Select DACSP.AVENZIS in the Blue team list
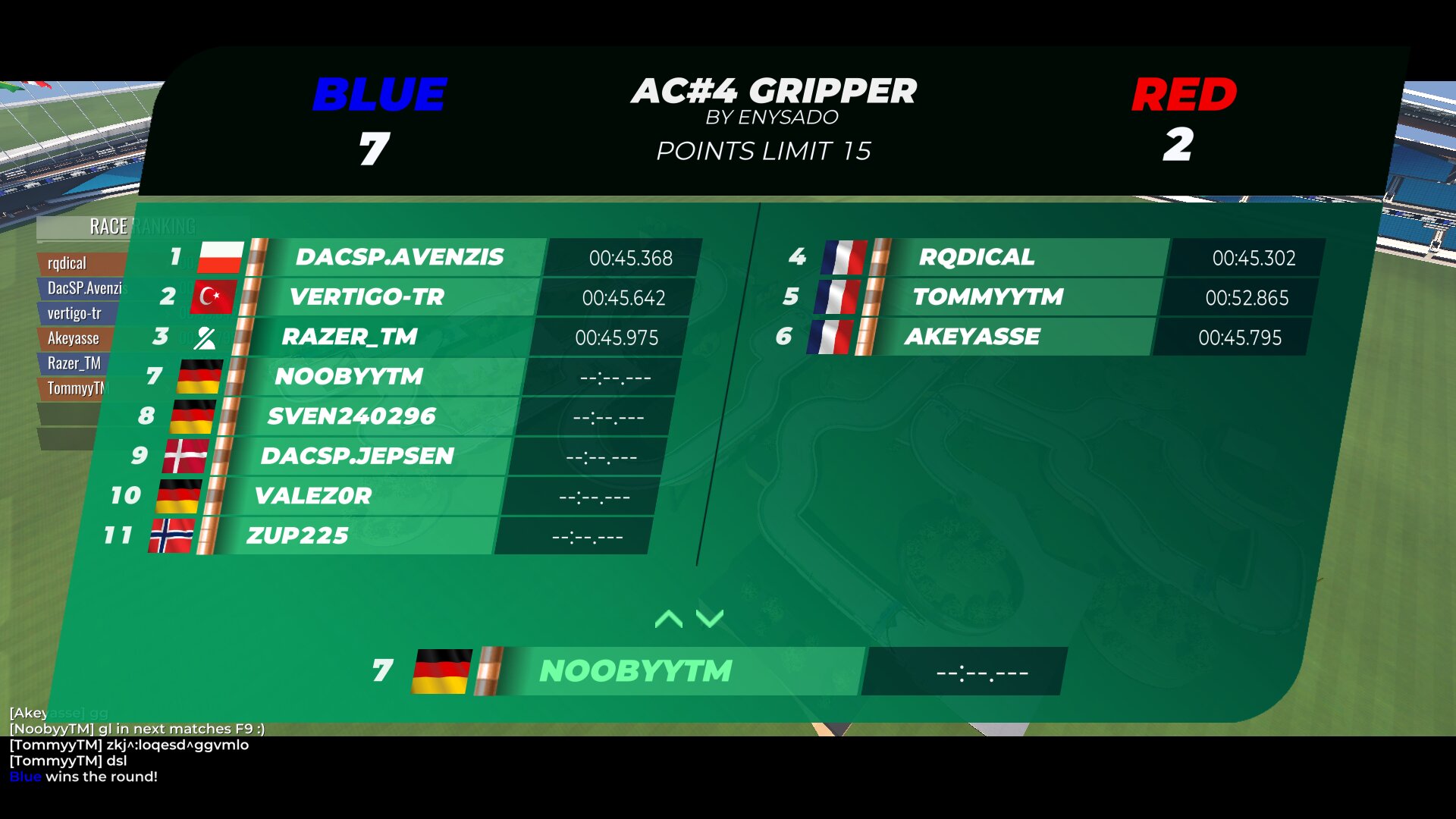 tap(400, 257)
